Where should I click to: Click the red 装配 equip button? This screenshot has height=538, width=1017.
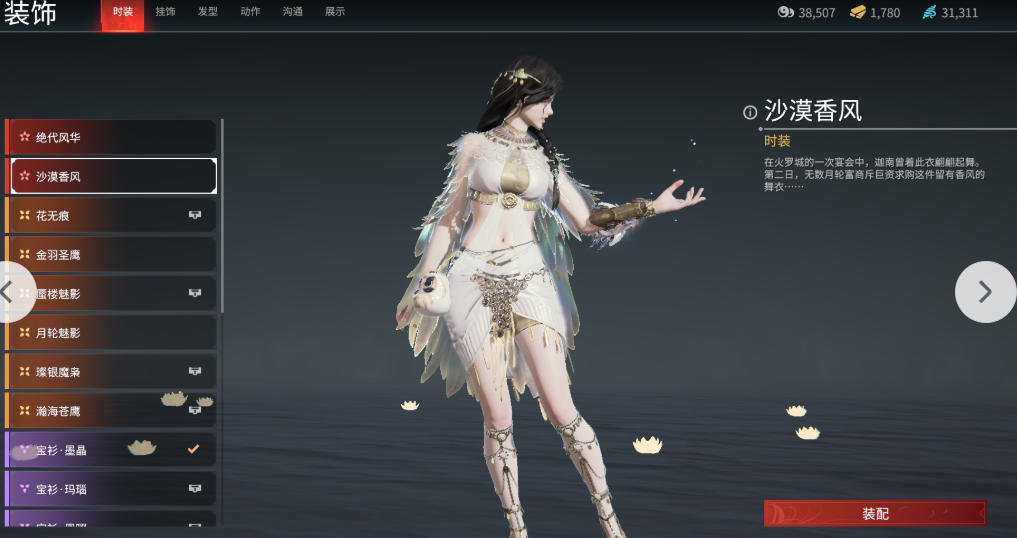click(x=875, y=513)
